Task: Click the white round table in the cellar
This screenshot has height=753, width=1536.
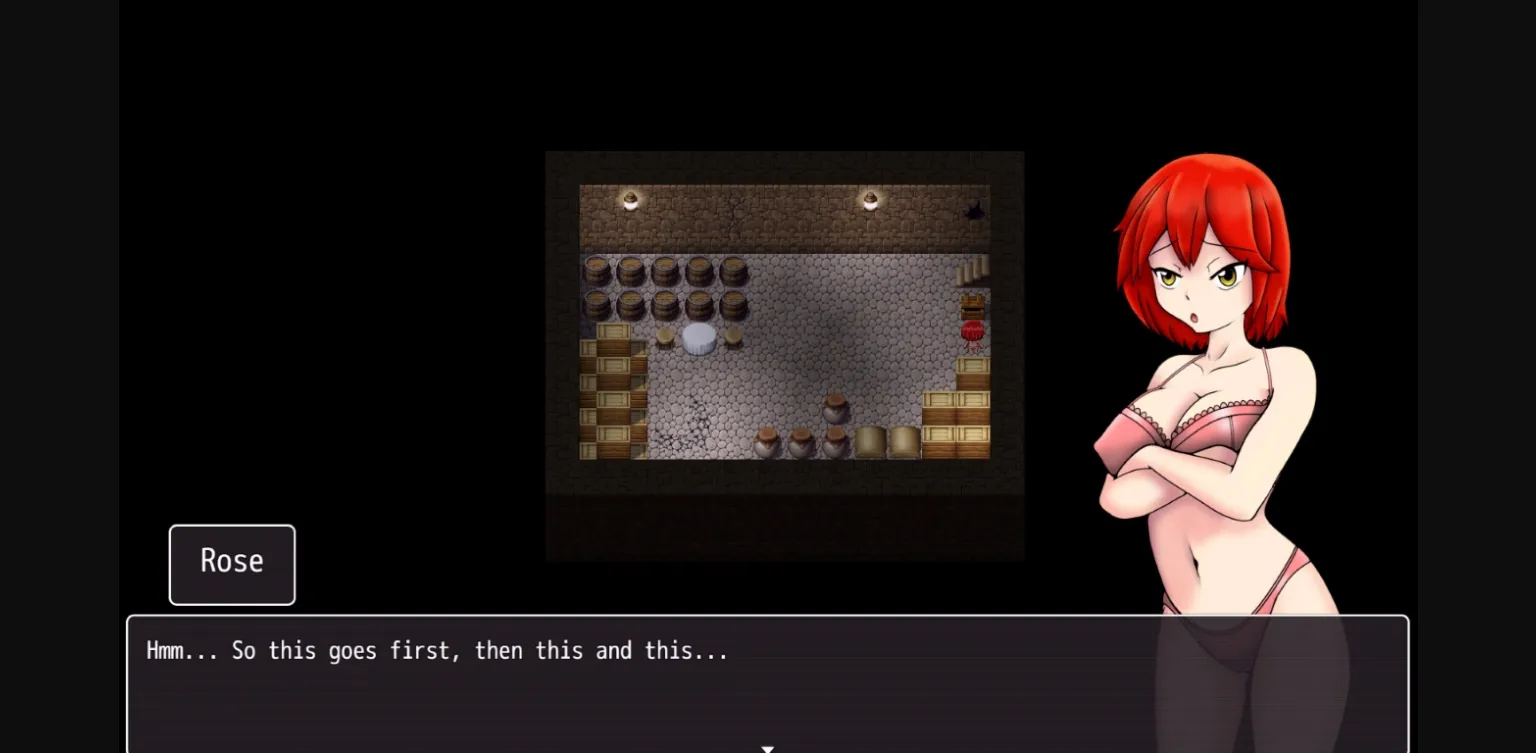Action: pyautogui.click(x=697, y=338)
